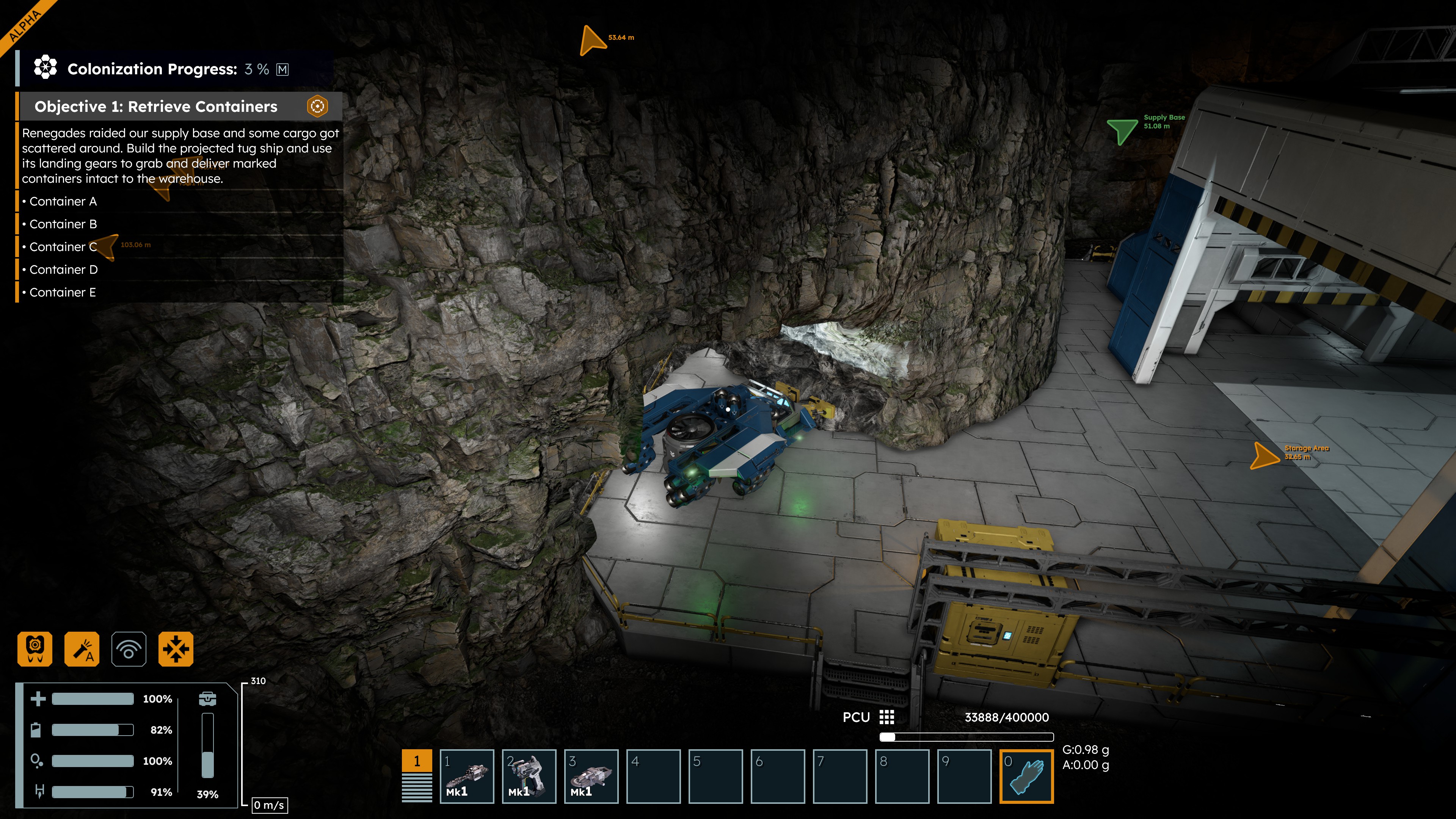Select Container D in the objective list

(63, 270)
